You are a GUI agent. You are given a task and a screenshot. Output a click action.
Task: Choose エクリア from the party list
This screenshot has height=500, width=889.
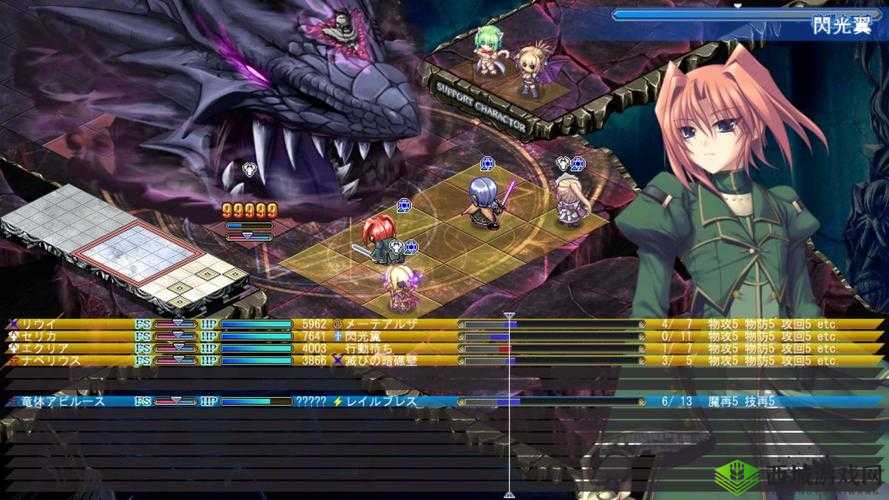coord(45,349)
